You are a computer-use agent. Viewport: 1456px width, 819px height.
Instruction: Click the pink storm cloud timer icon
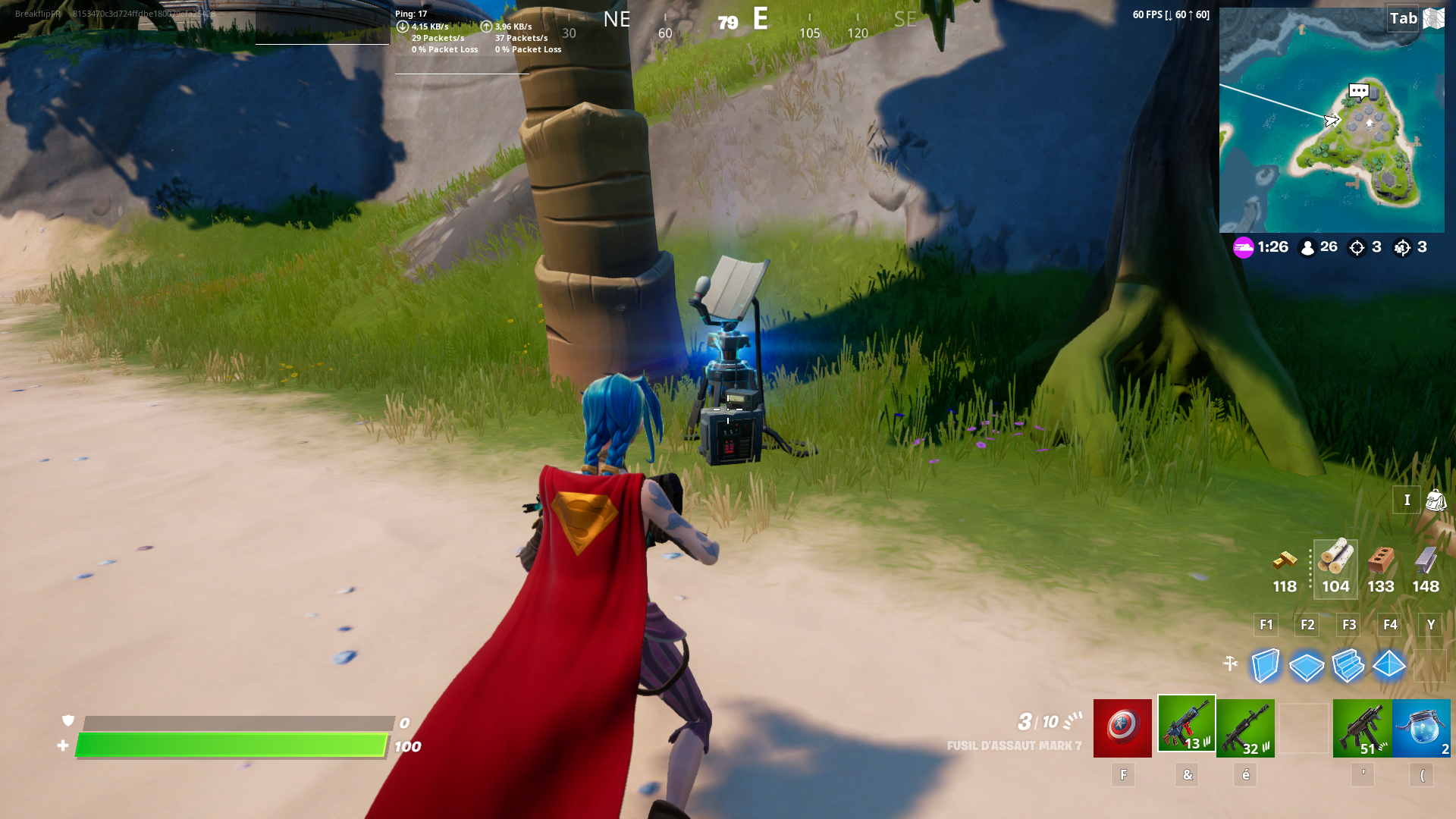point(1244,247)
